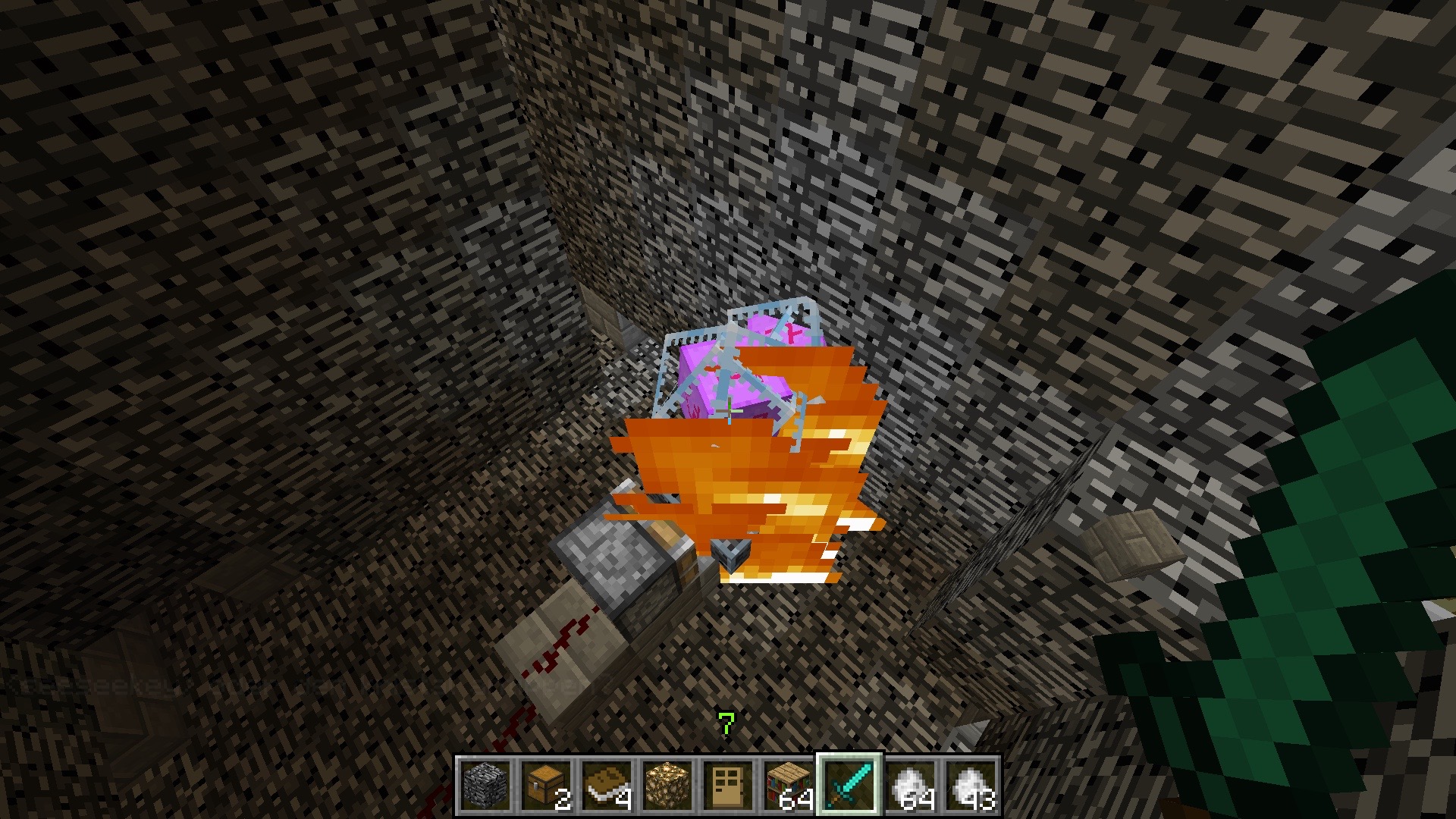Select the chest slot with 2 items
This screenshot has width=1456, height=819.
coord(545,786)
